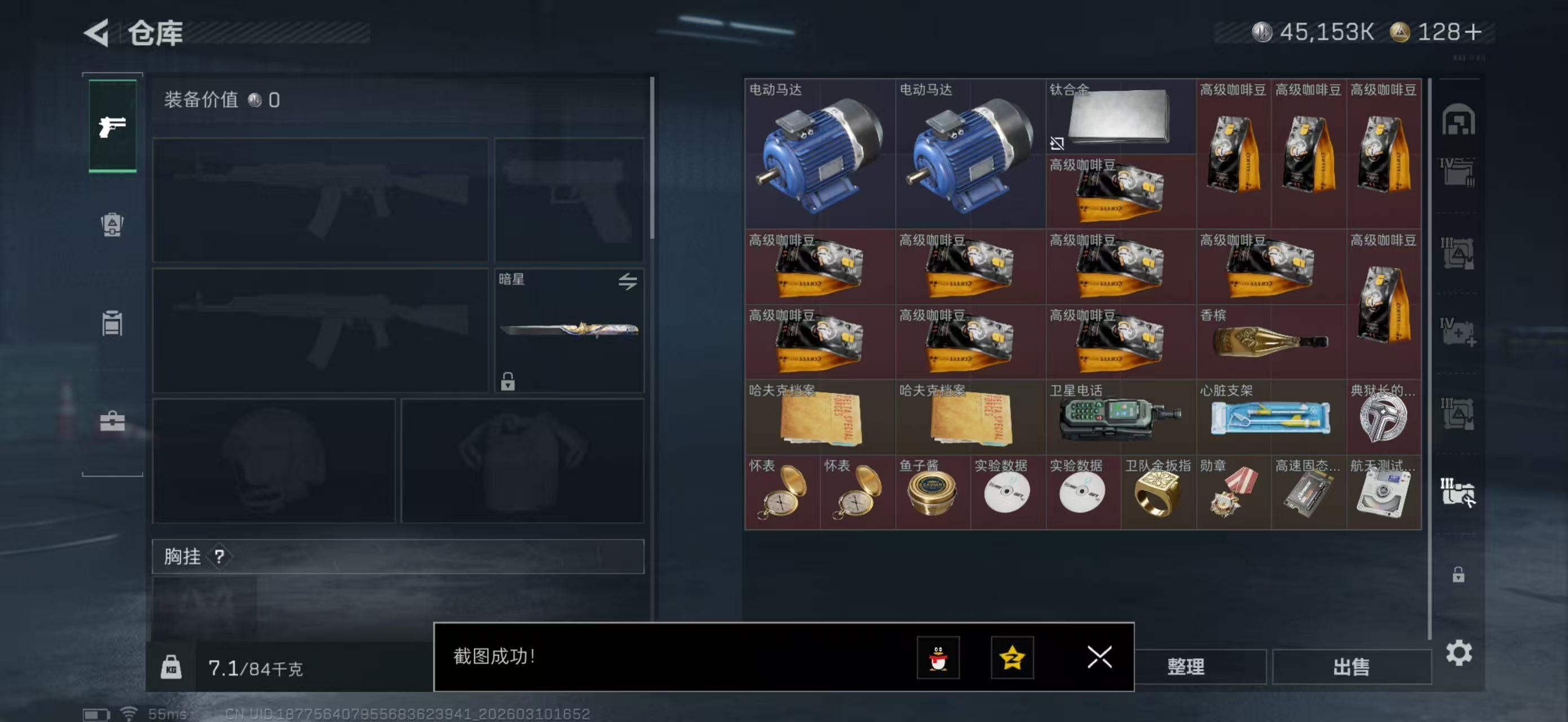Tap the 整理 sort button
Image resolution: width=1568 pixels, height=722 pixels.
pyautogui.click(x=1185, y=667)
